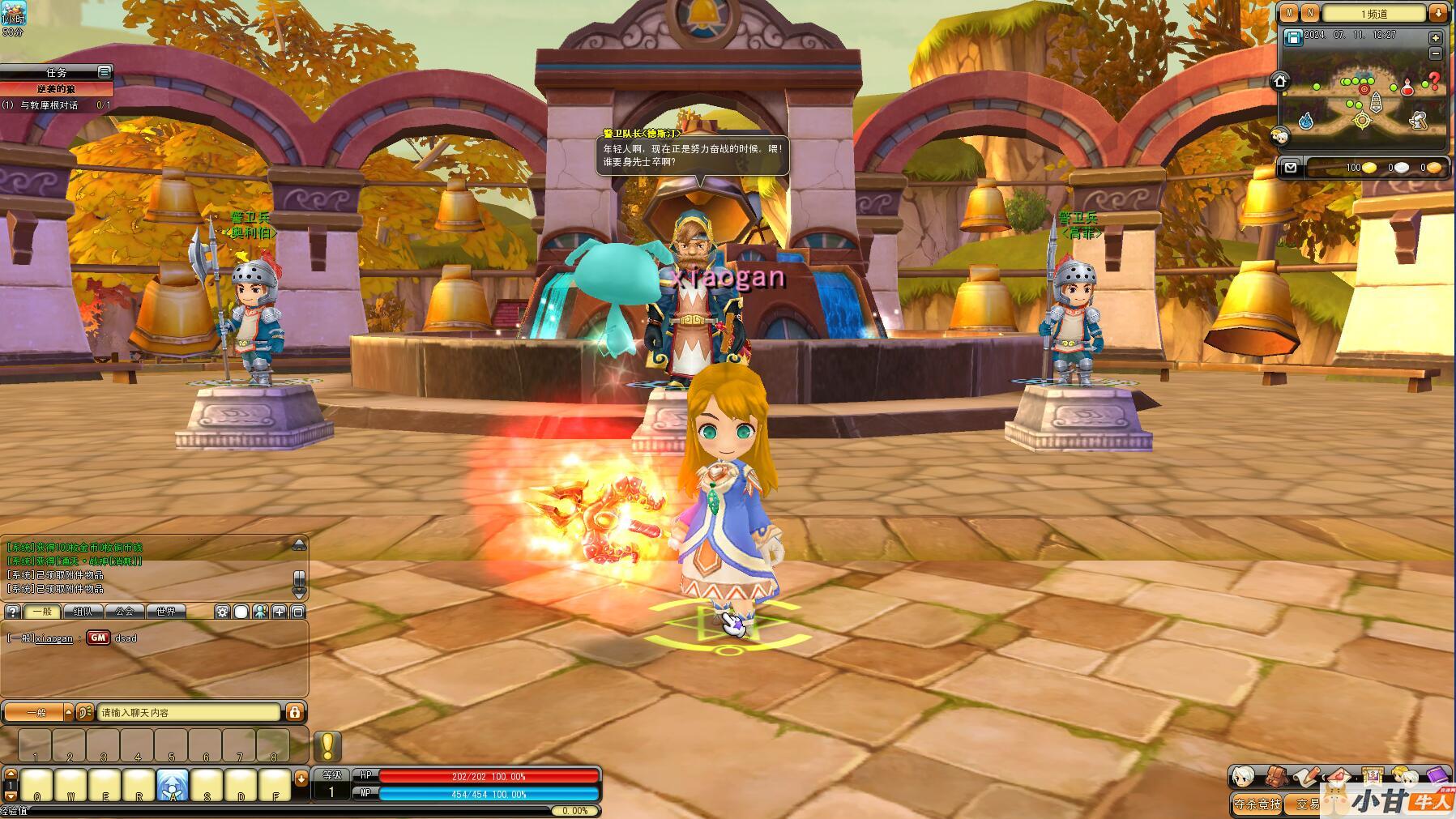Click the blue save disk icon on minimap
The height and width of the screenshot is (819, 1456).
point(1293,37)
